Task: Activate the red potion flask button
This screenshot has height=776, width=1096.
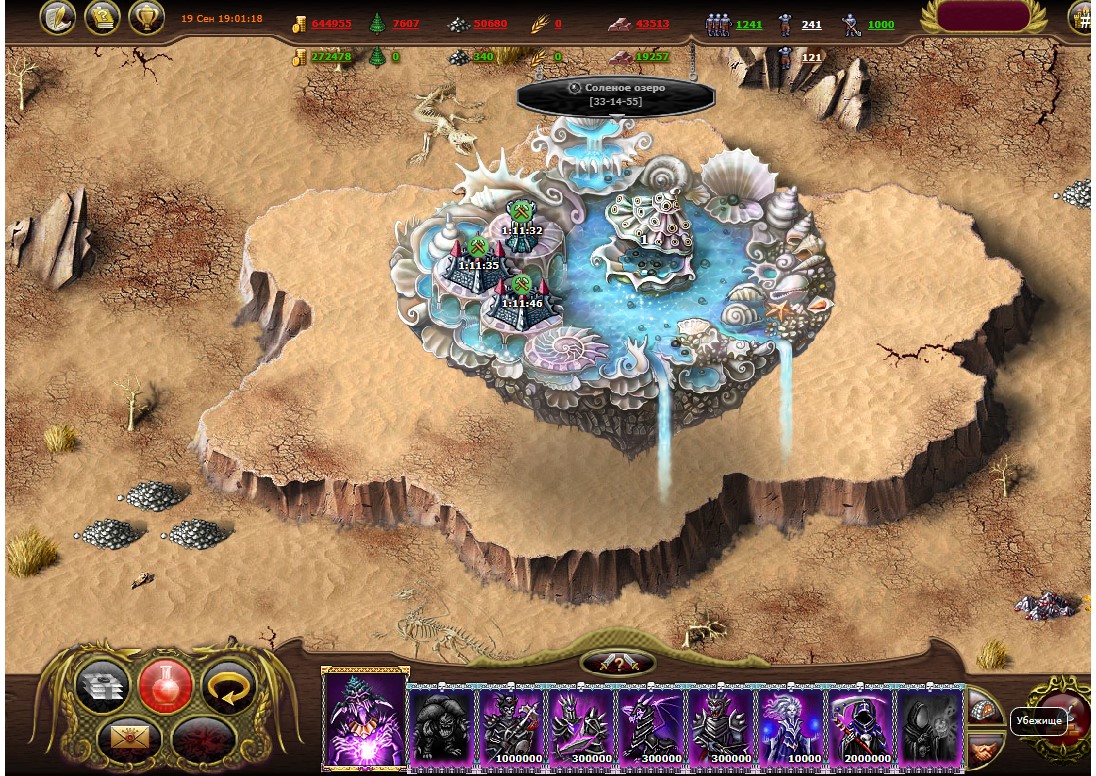Action: point(165,686)
